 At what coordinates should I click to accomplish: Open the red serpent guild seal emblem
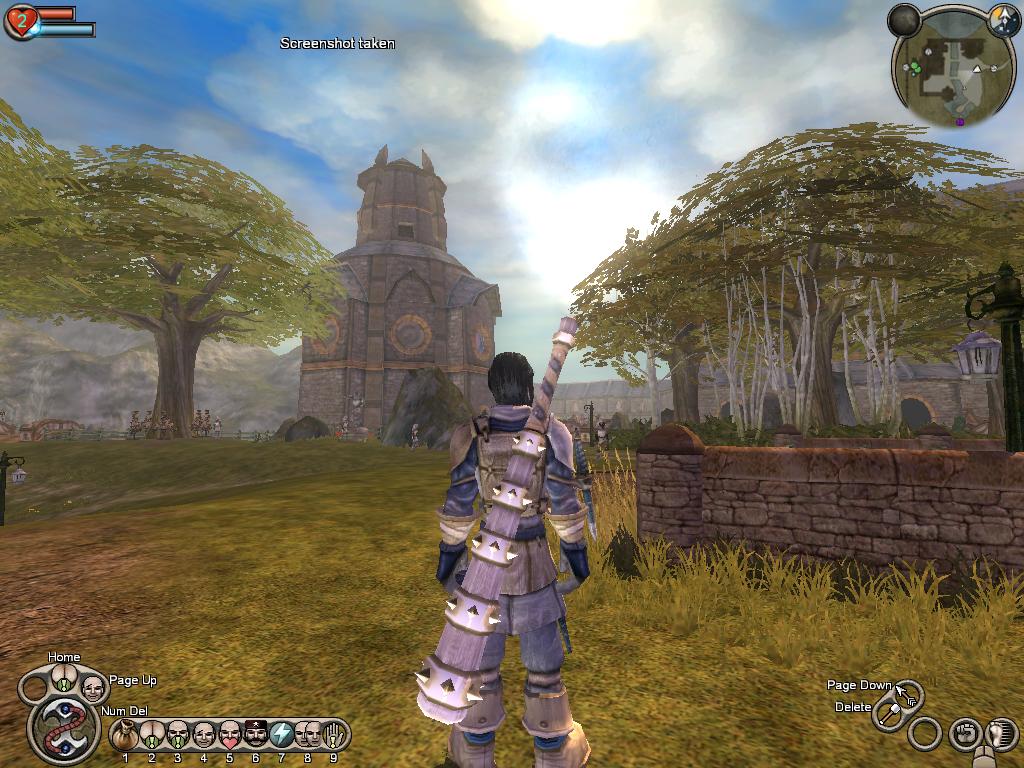click(63, 729)
